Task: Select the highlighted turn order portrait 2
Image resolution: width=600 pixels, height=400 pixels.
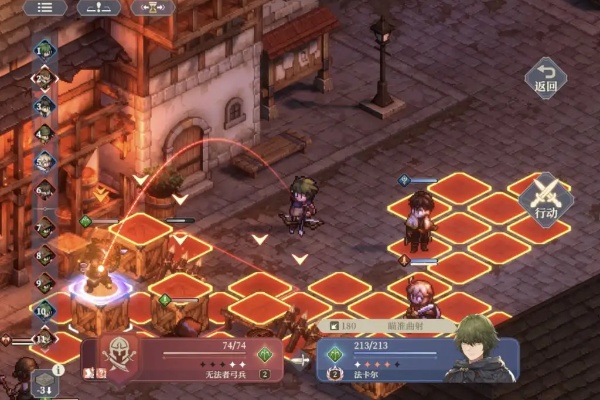Action: click(44, 77)
